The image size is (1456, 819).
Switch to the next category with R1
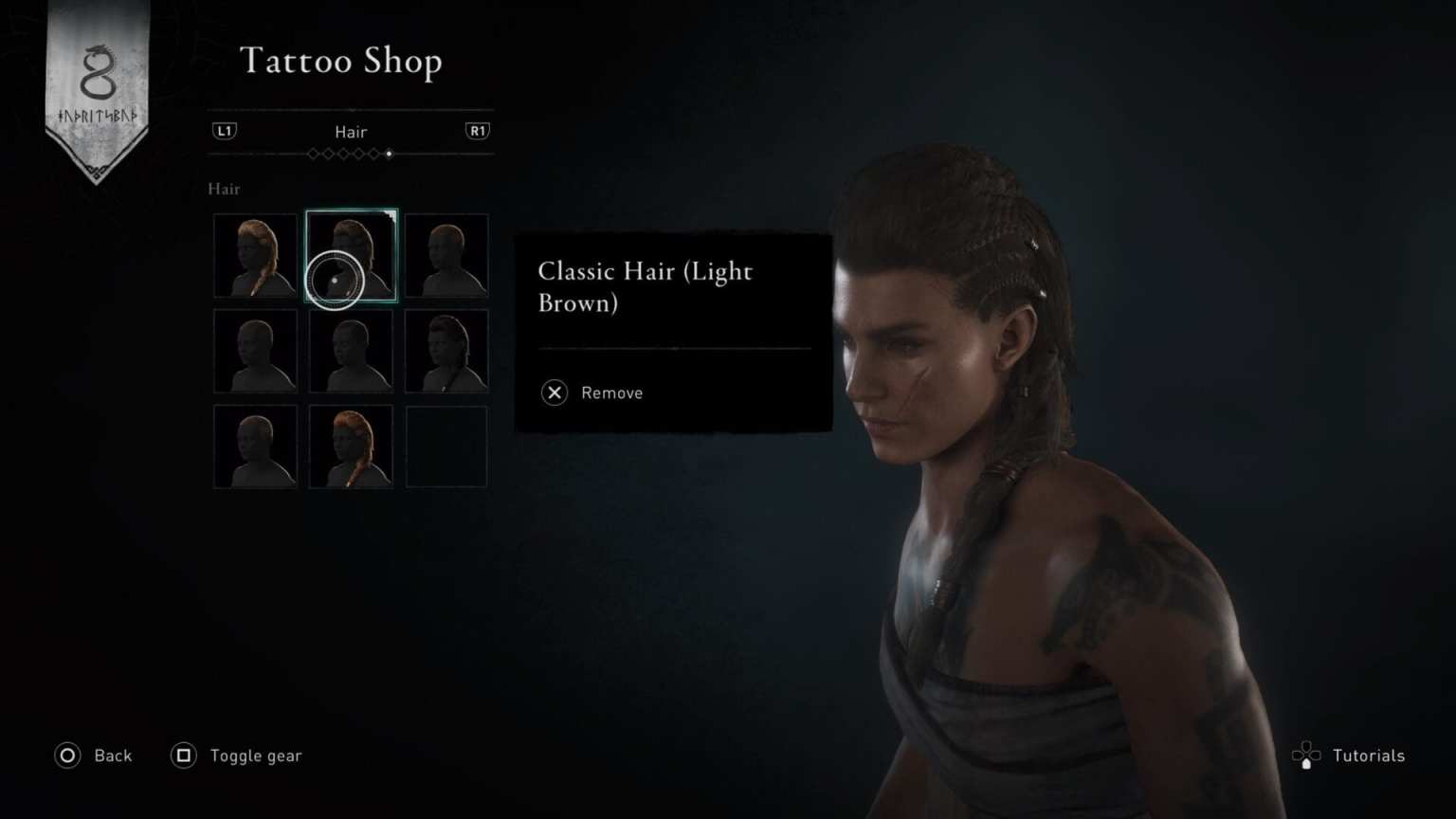pos(478,131)
